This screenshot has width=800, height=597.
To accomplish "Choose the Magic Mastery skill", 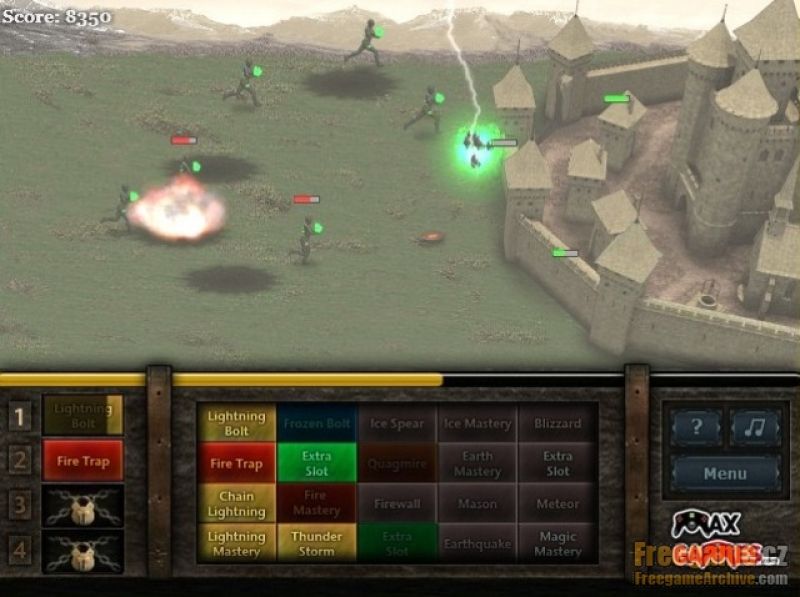I will (557, 543).
